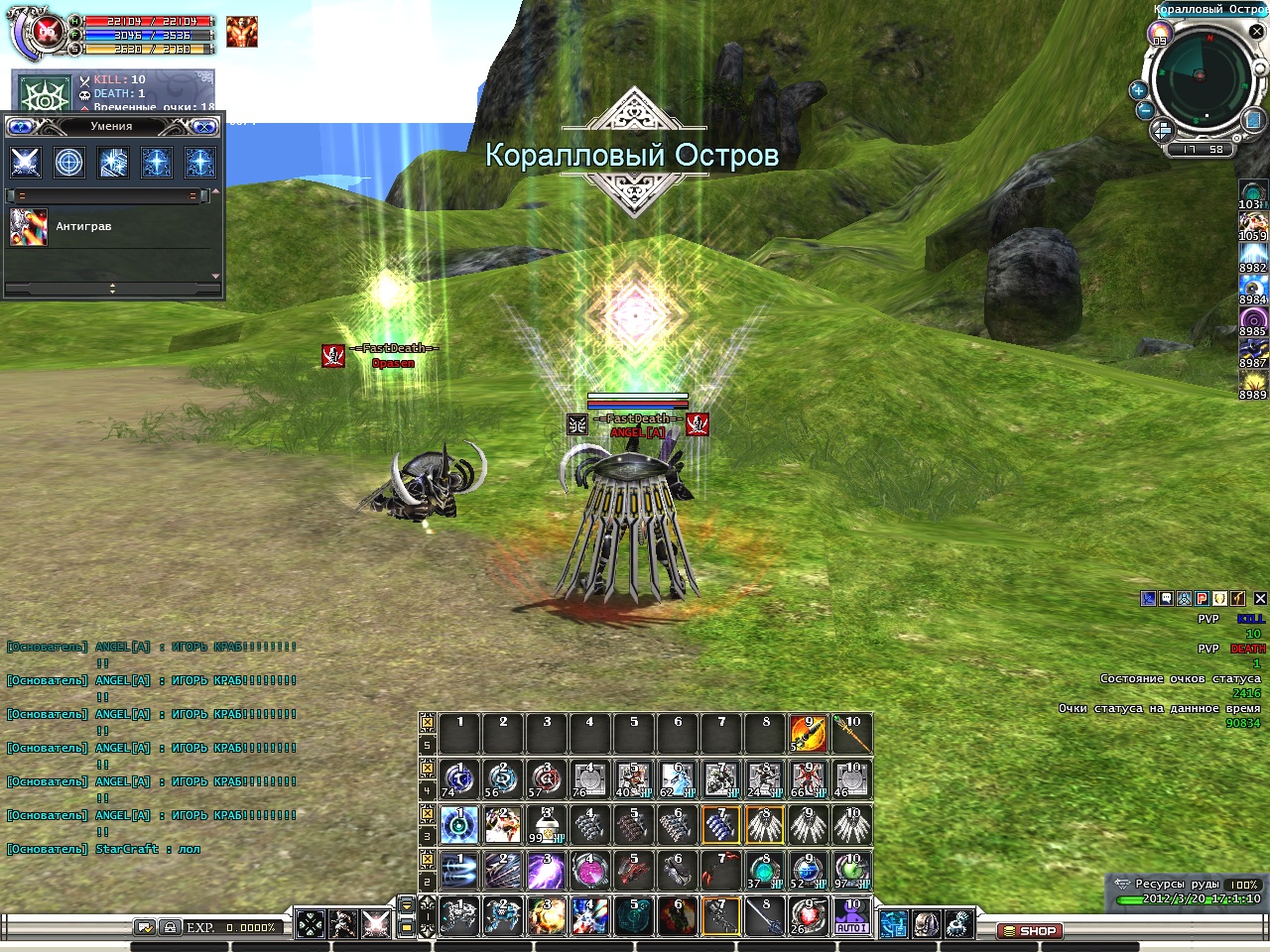
Task: Zoom in the minimap with plus button
Action: [x=1138, y=90]
